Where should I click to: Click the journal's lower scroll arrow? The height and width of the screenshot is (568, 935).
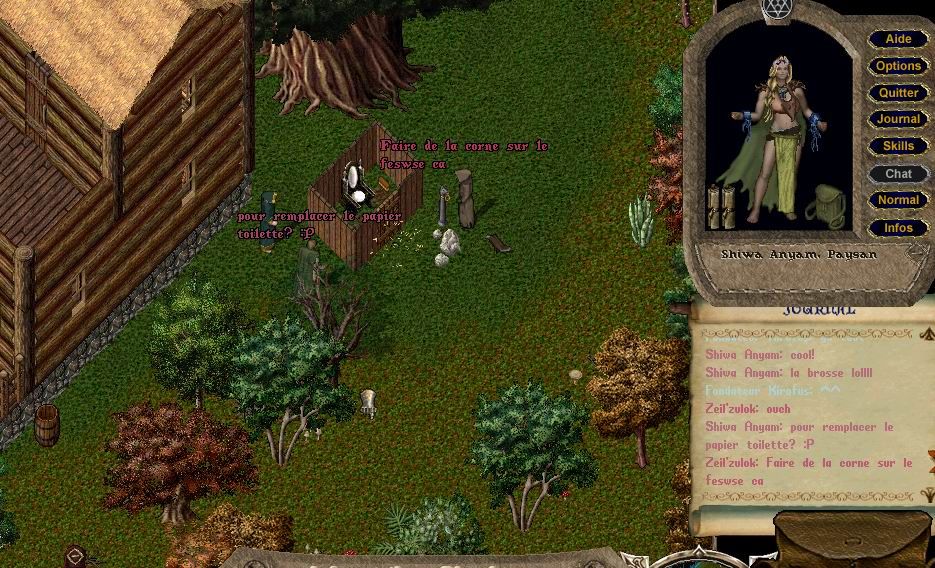926,495
